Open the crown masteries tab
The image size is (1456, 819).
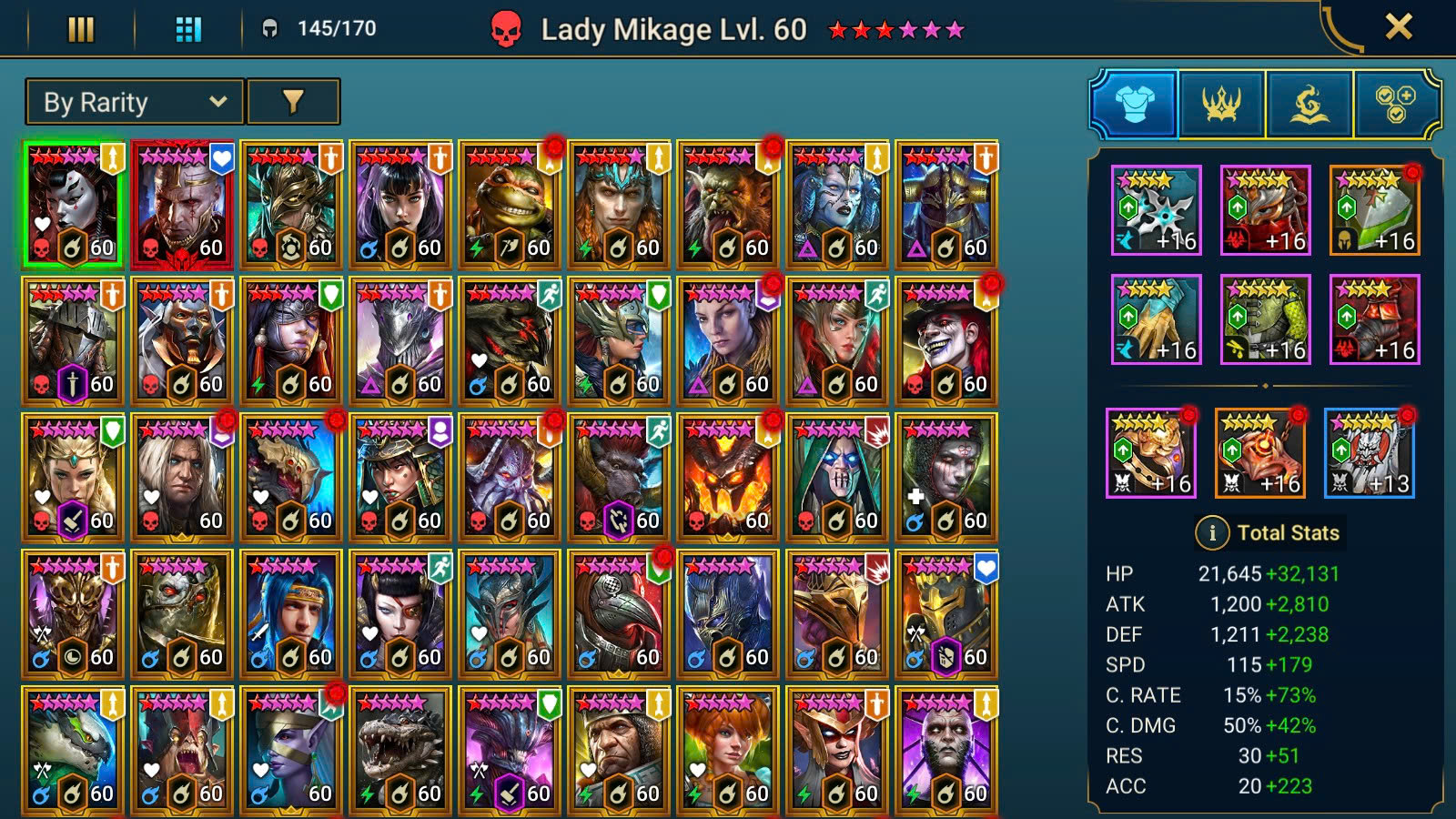click(1221, 105)
